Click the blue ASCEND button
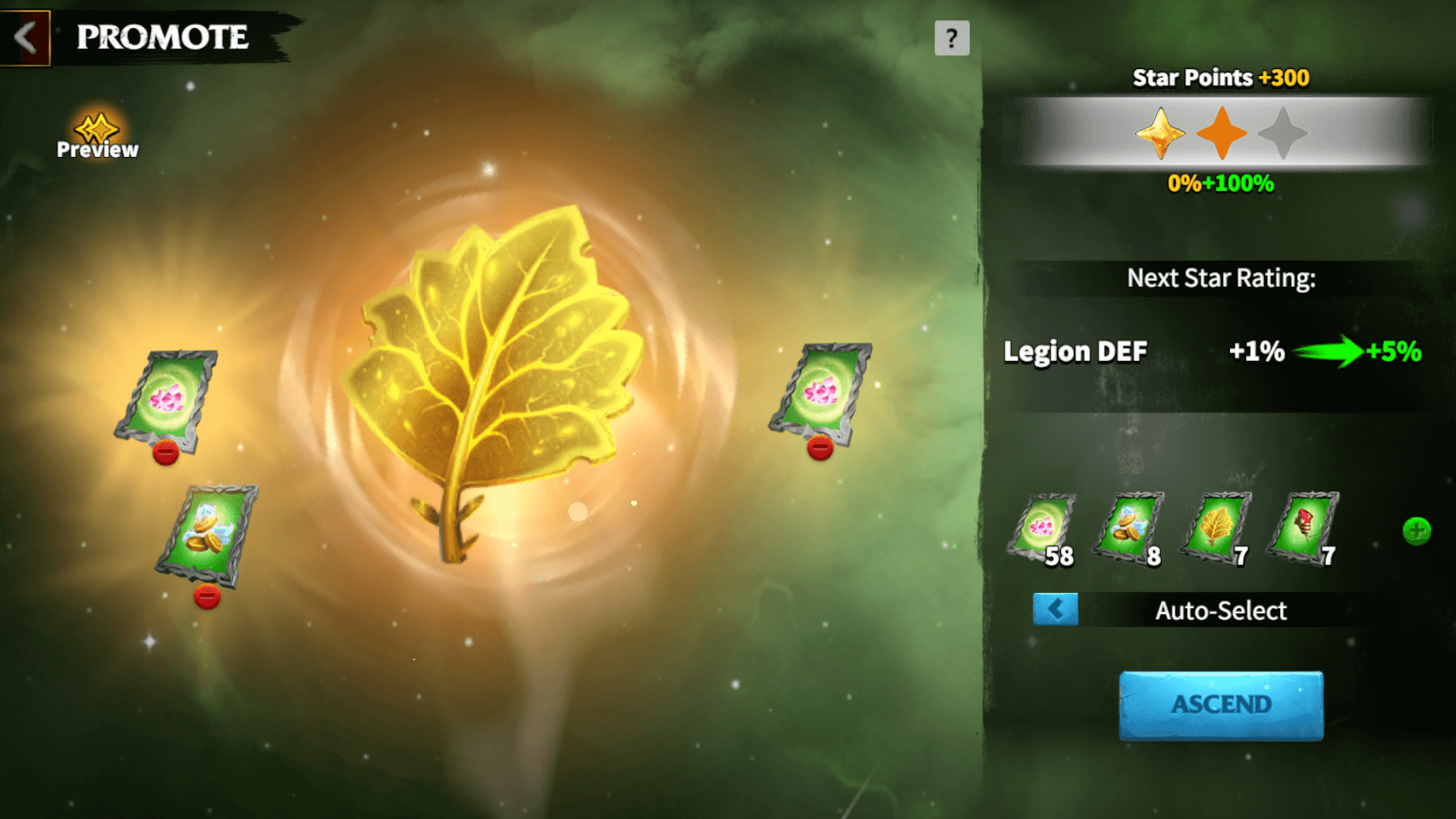The width and height of the screenshot is (1456, 819). (x=1221, y=704)
